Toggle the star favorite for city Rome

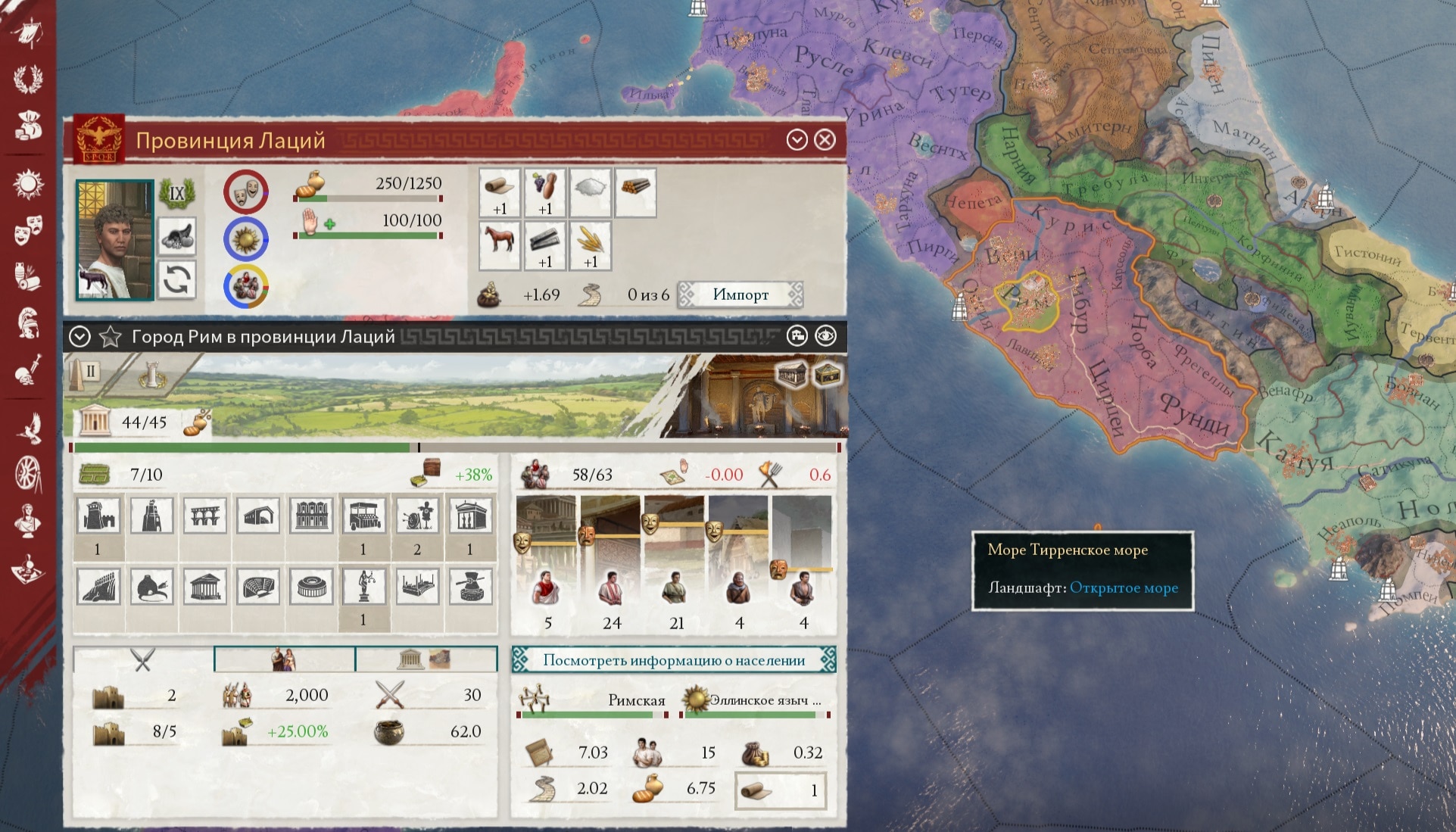[111, 336]
